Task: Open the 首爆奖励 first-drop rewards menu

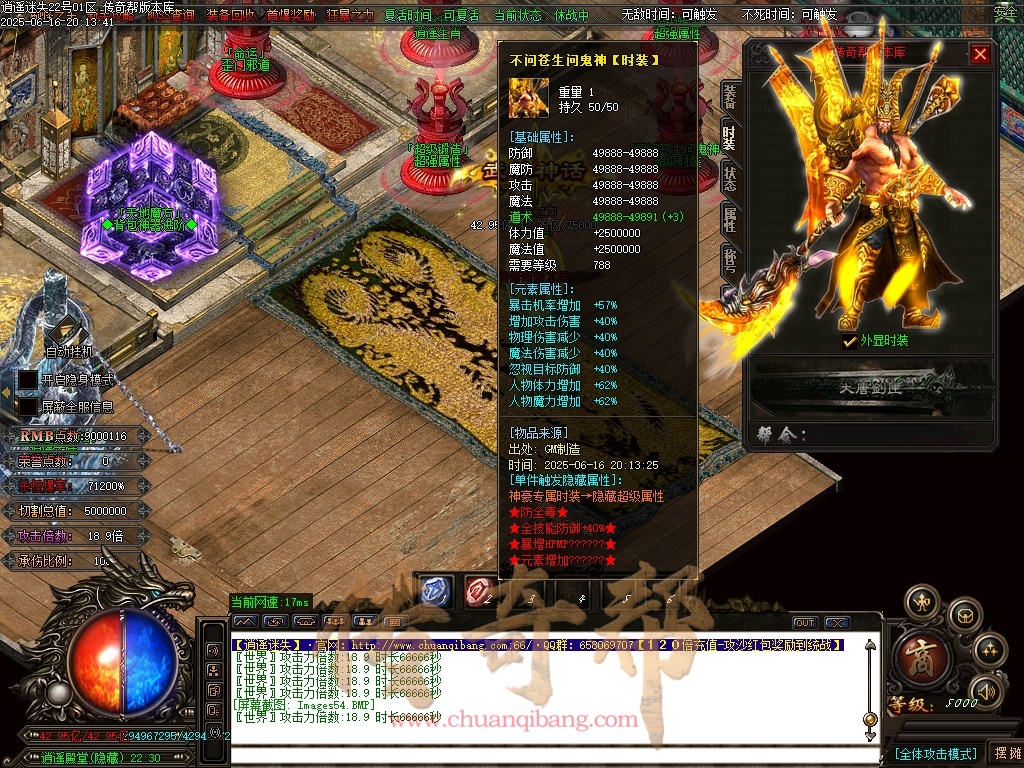Action: click(290, 15)
